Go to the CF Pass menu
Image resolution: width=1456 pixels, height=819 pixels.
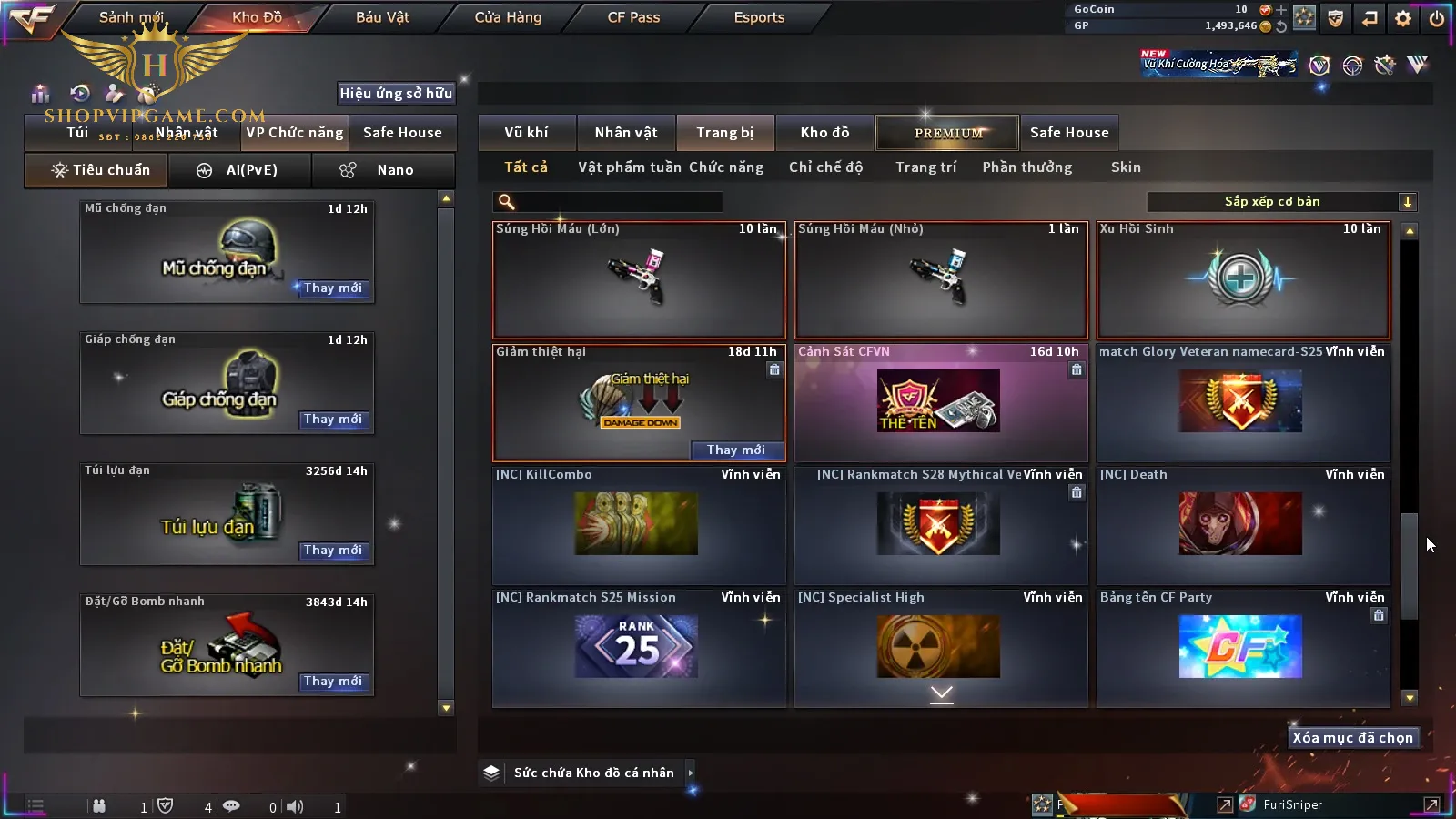pyautogui.click(x=633, y=17)
